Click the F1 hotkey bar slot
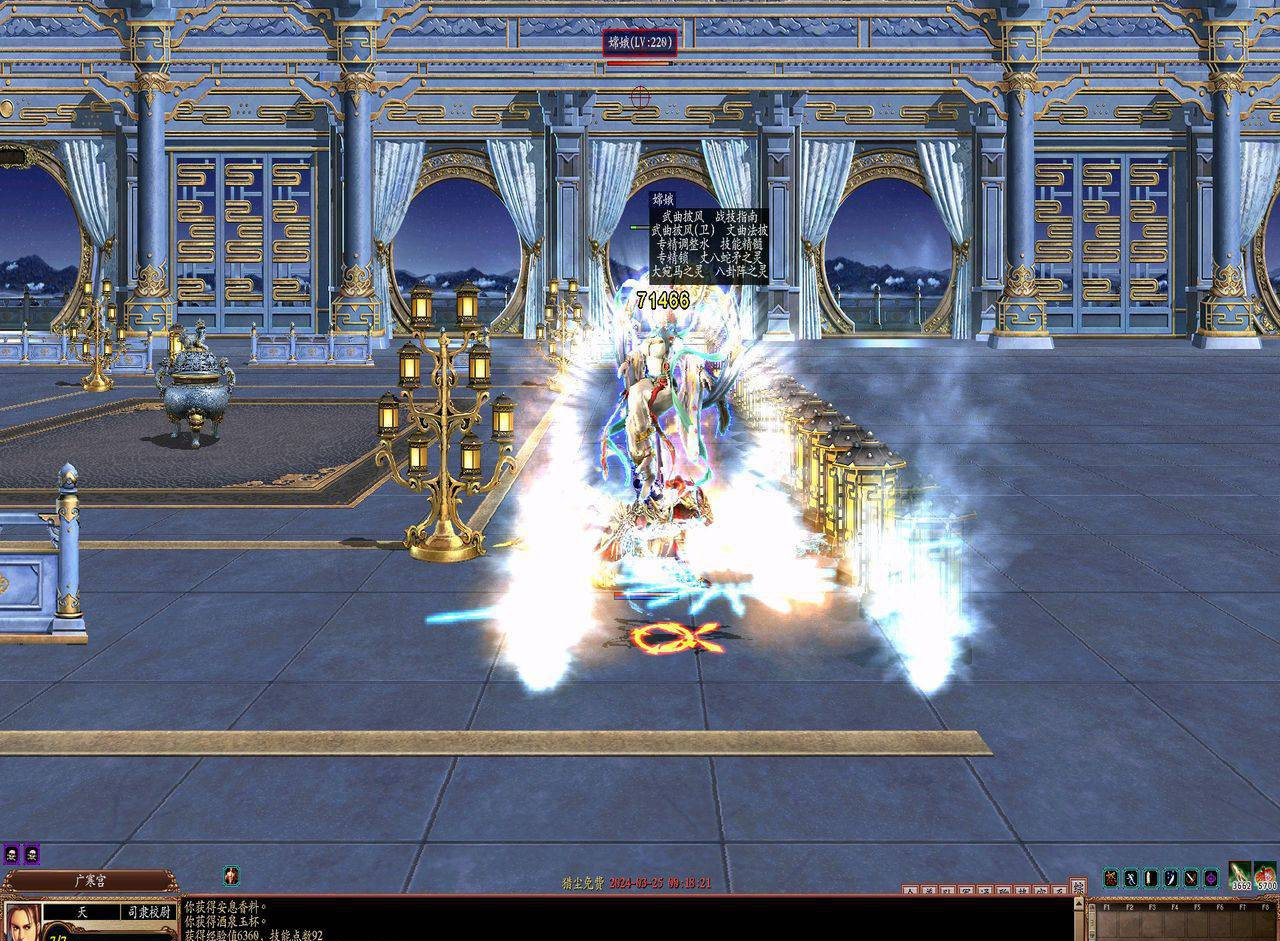 1105,920
